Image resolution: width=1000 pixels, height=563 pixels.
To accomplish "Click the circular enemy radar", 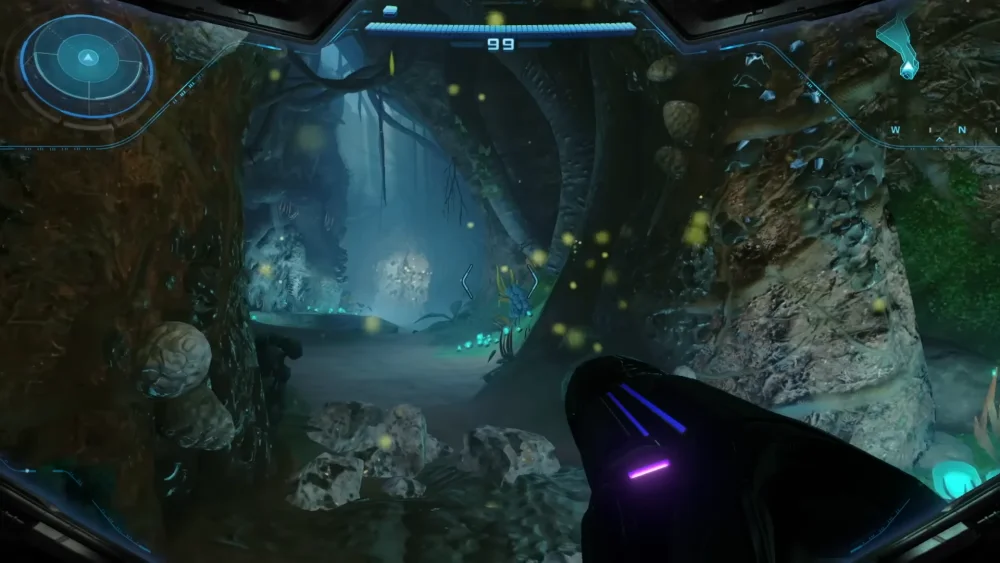I will point(87,66).
